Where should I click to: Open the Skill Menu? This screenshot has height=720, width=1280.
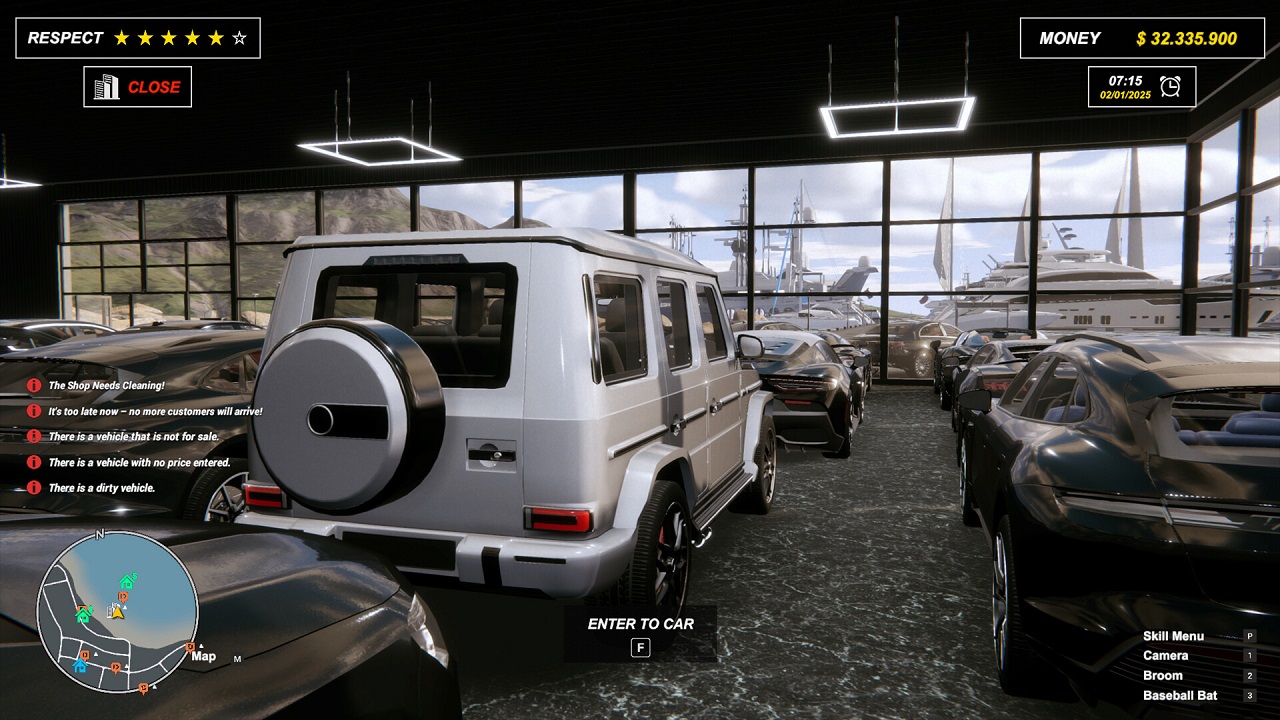1172,635
